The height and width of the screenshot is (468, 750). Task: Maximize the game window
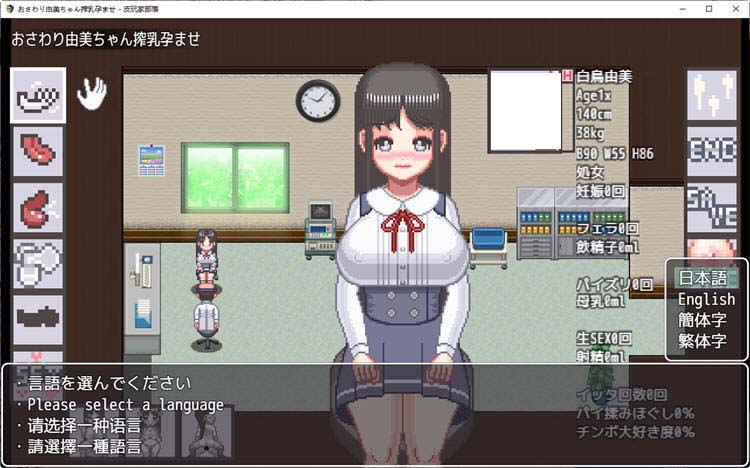click(708, 9)
